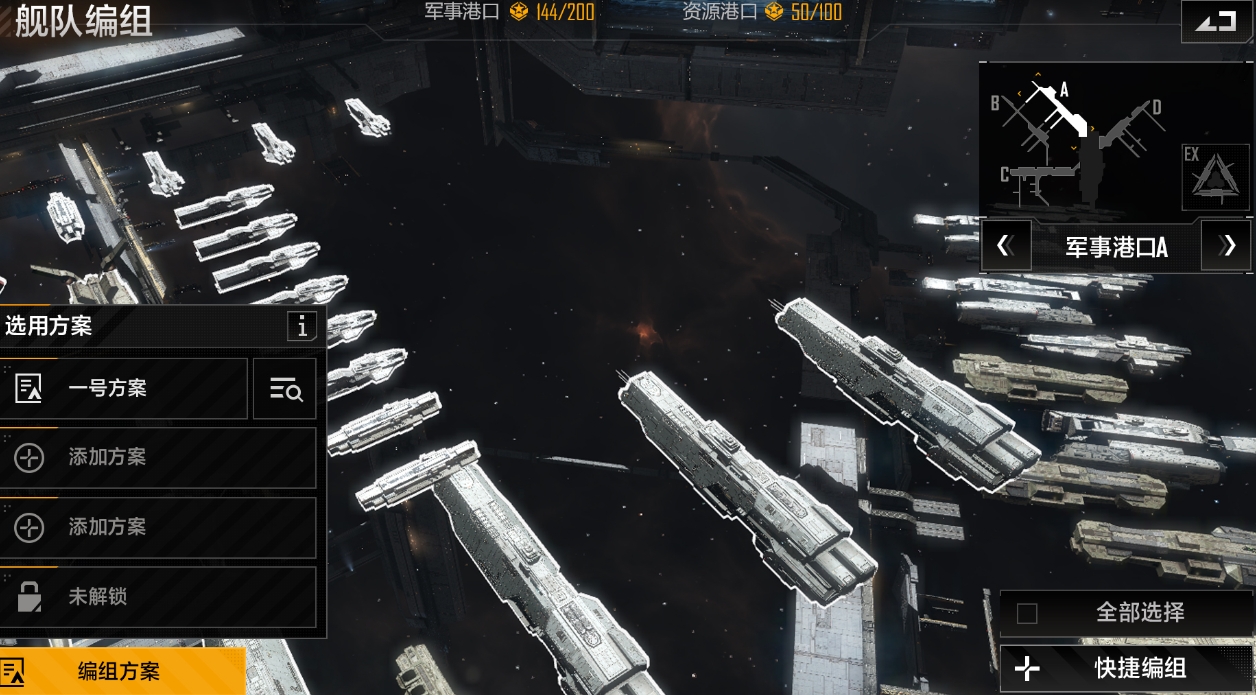Go to previous port with left arrow

pyautogui.click(x=1006, y=246)
